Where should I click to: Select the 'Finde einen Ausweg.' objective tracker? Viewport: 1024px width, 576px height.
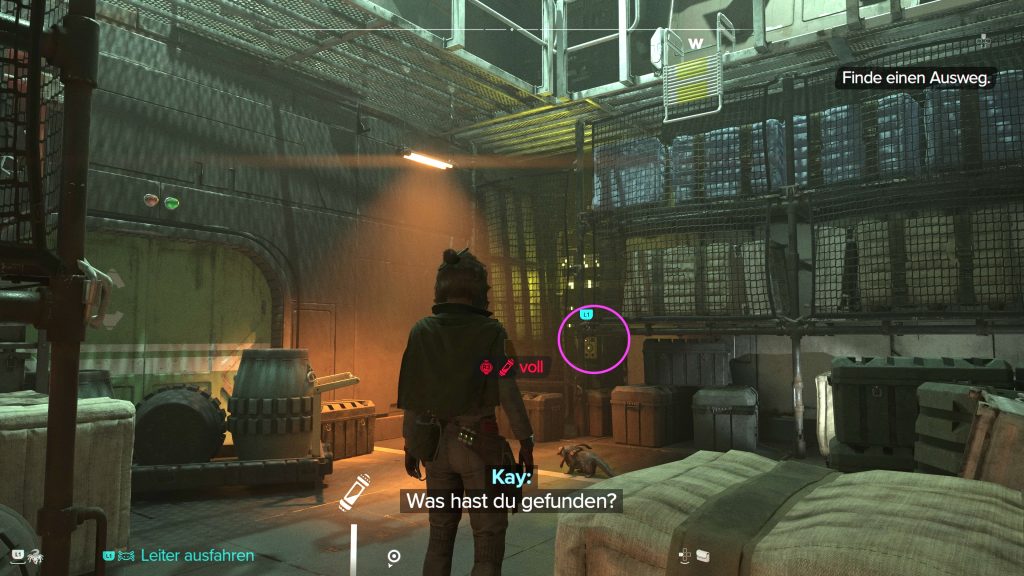[915, 77]
